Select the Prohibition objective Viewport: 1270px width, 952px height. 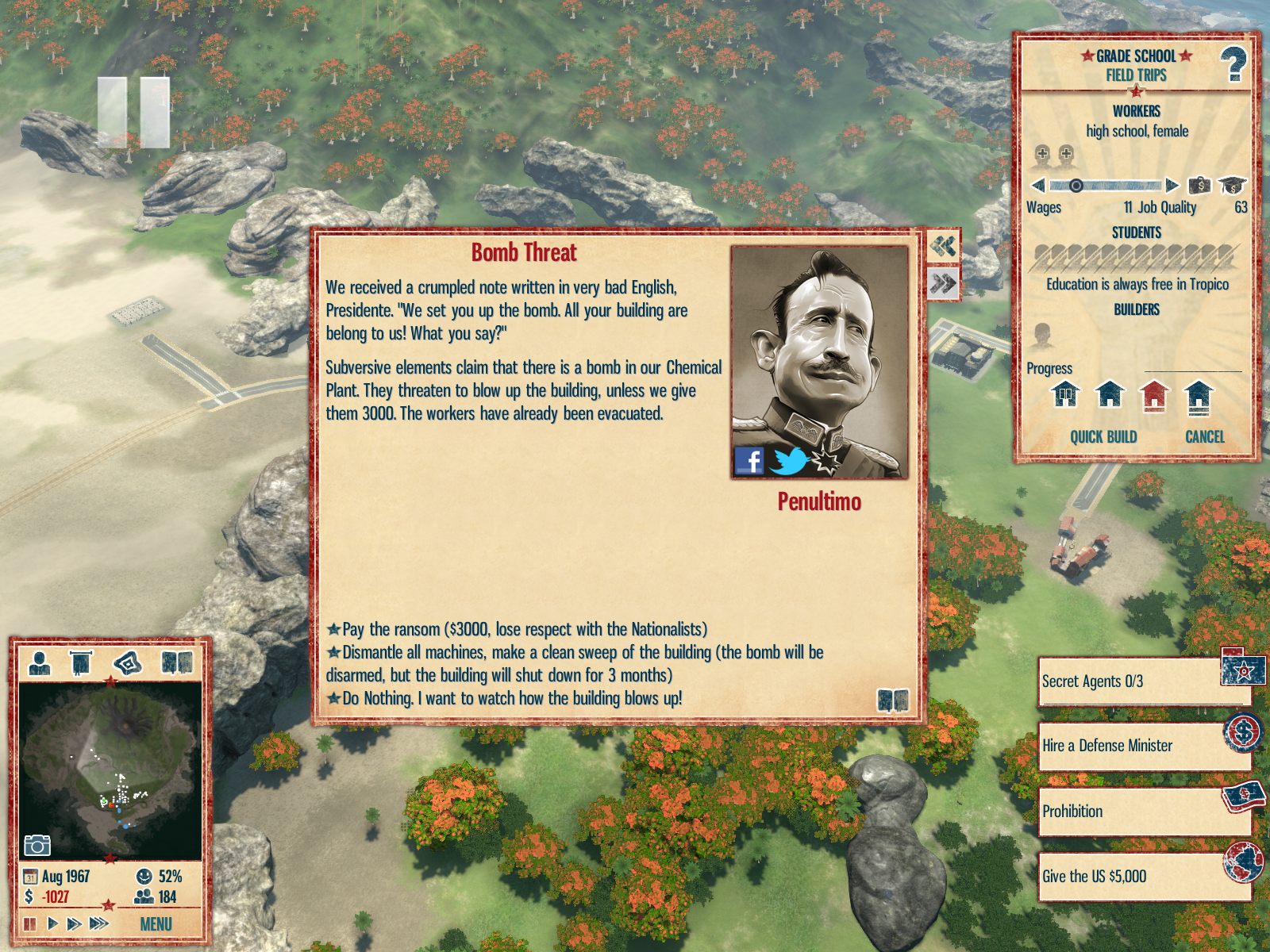point(1143,812)
